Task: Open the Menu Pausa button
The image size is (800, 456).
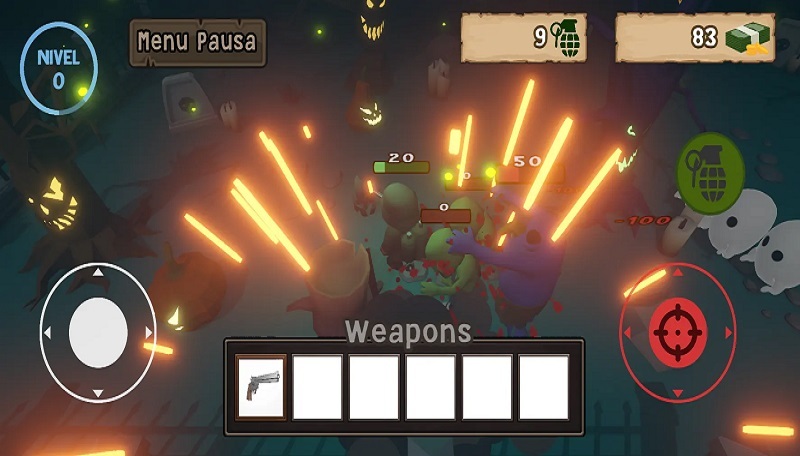Action: 197,42
